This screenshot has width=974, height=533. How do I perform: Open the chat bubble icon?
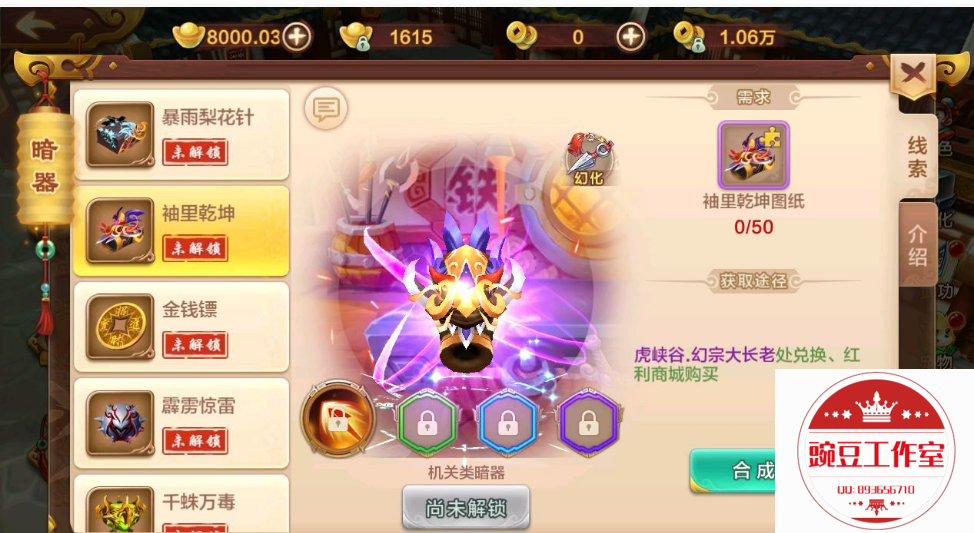(x=325, y=108)
